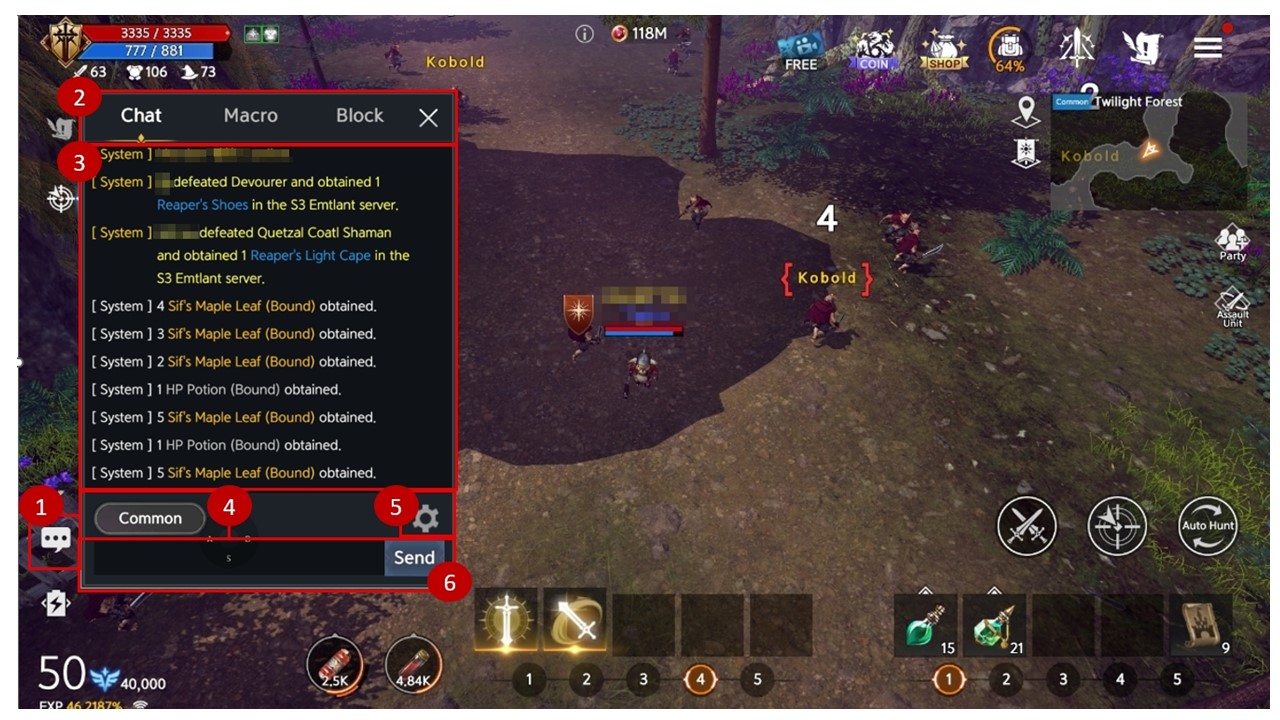Open the Party panel
The height and width of the screenshot is (720, 1280).
[x=1232, y=243]
